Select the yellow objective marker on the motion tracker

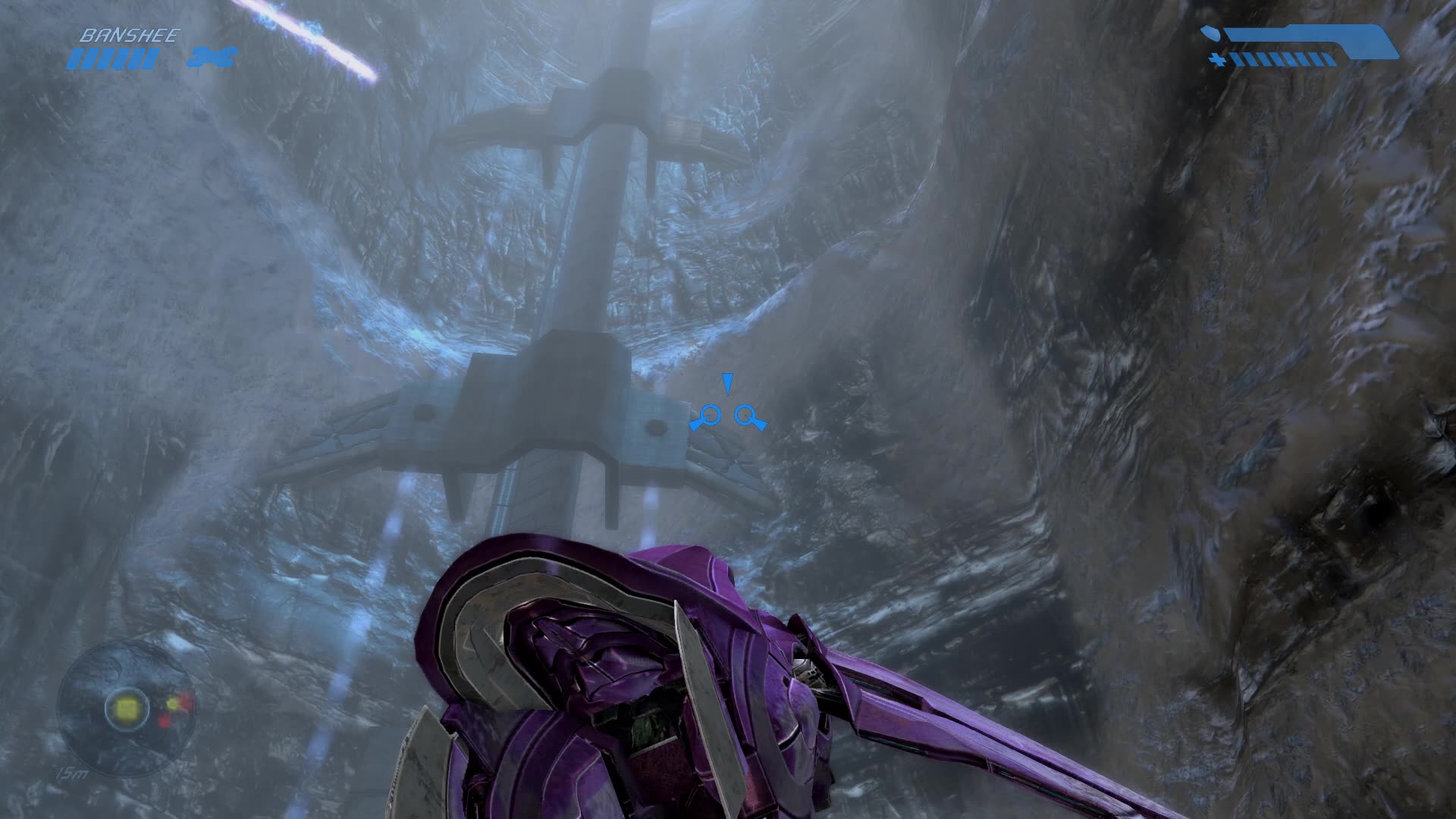pos(125,709)
